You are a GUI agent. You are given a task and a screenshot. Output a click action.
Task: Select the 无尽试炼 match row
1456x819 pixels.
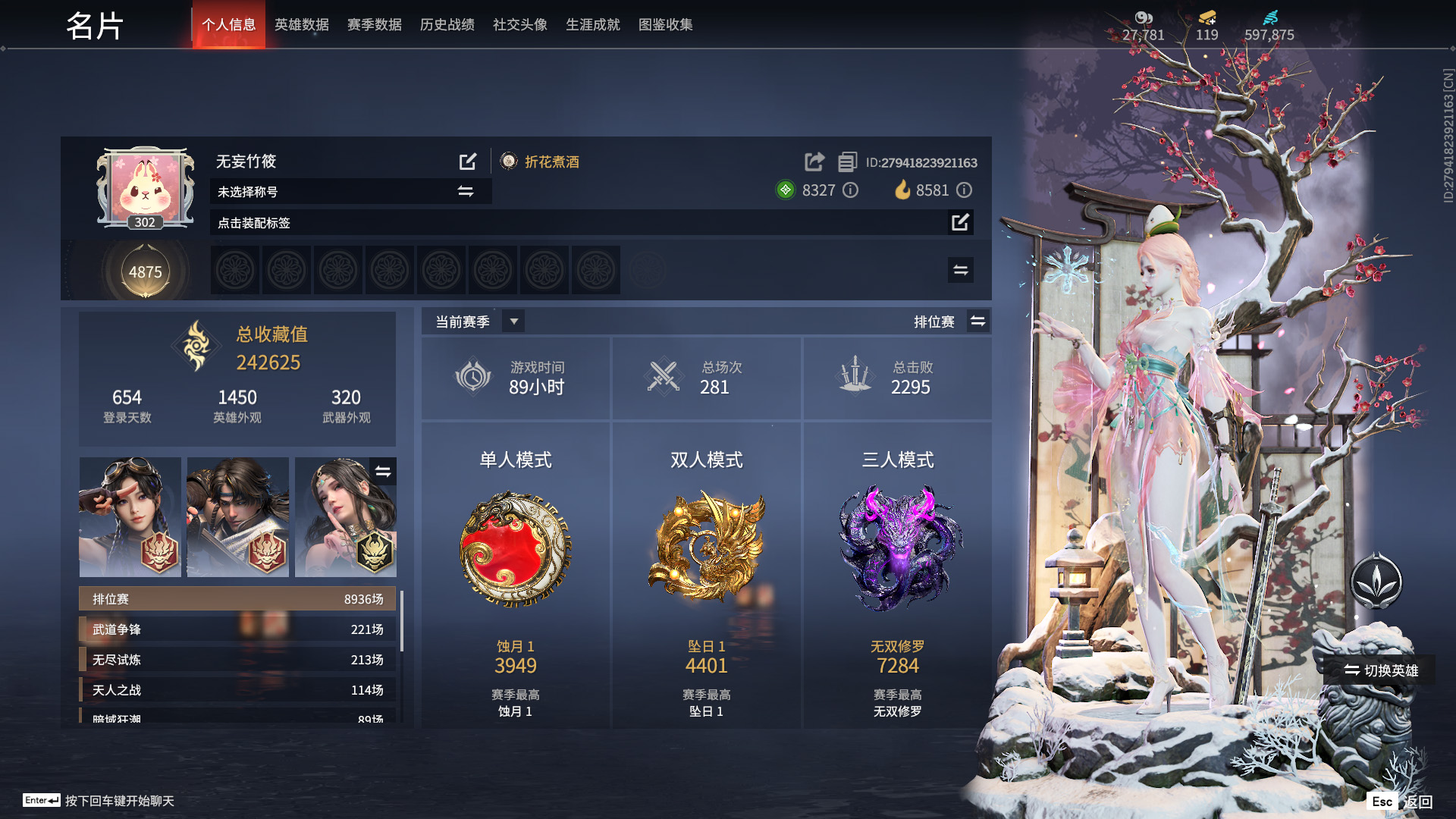point(237,660)
